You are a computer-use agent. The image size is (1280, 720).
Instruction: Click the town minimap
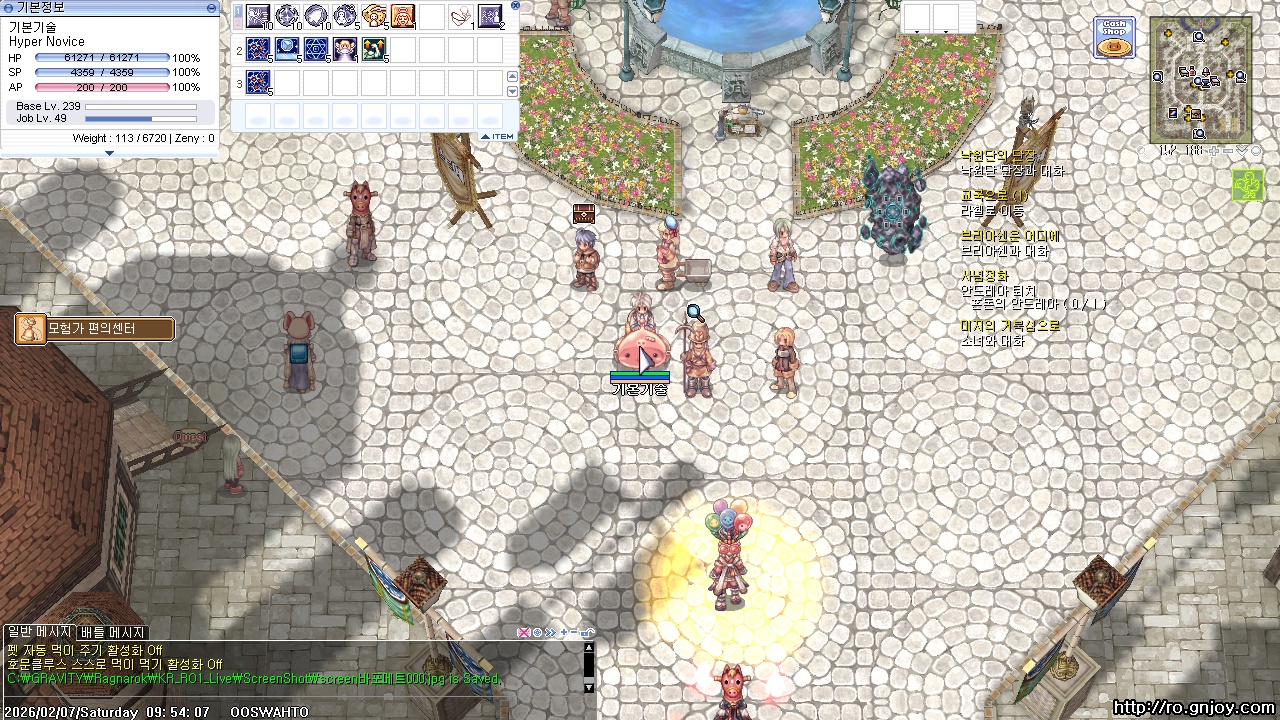[x=1200, y=80]
